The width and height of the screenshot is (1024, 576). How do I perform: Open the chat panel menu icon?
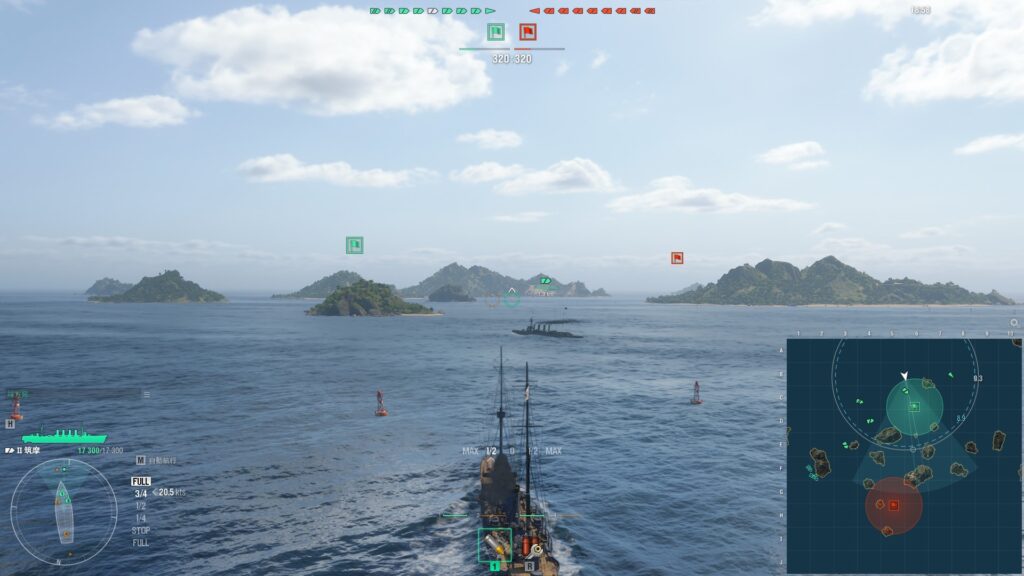[x=146, y=395]
